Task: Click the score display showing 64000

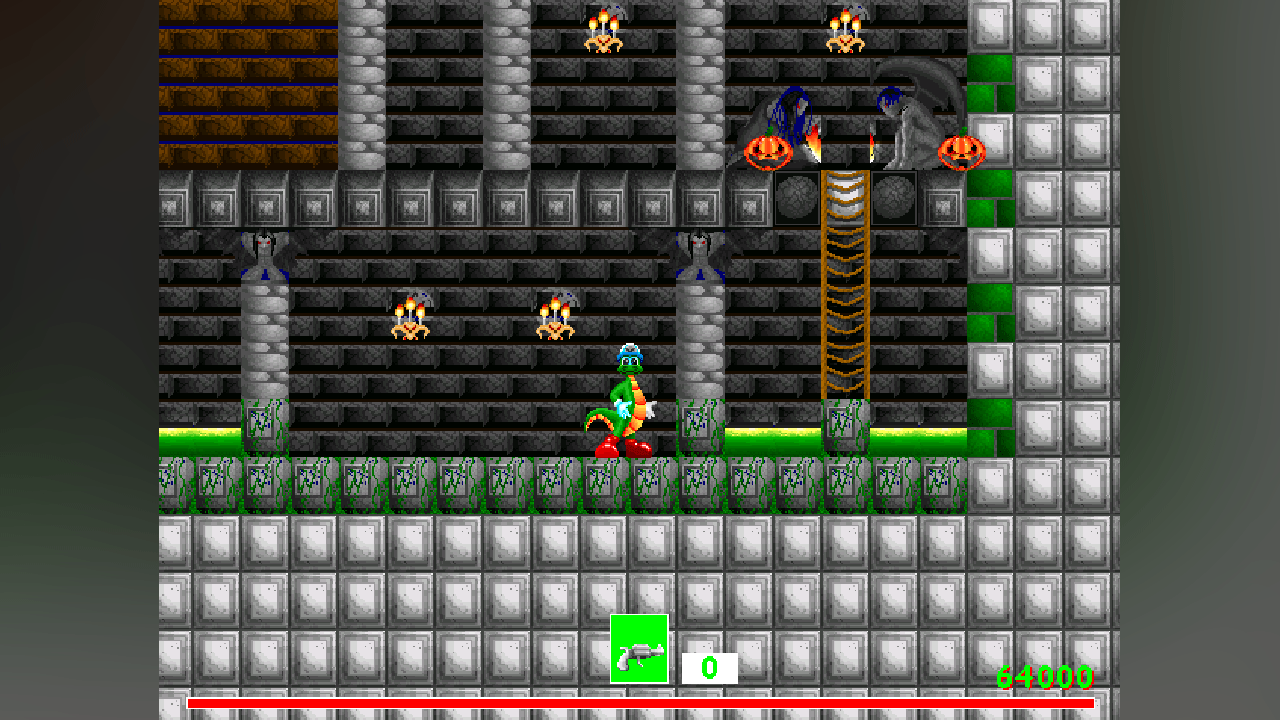Action: click(1043, 677)
